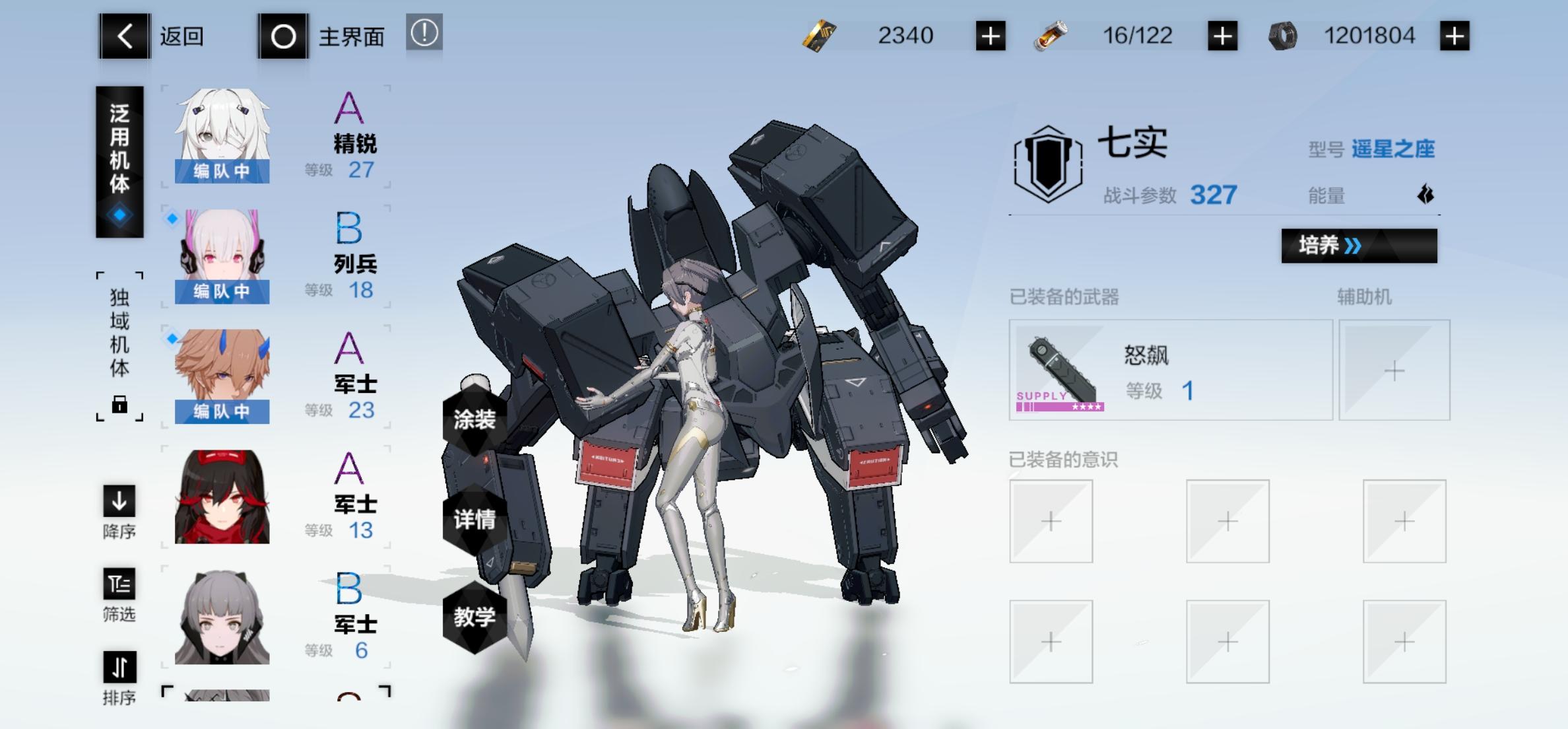The height and width of the screenshot is (729, 1568).
Task: Click the 返回 back button
Action: [124, 36]
